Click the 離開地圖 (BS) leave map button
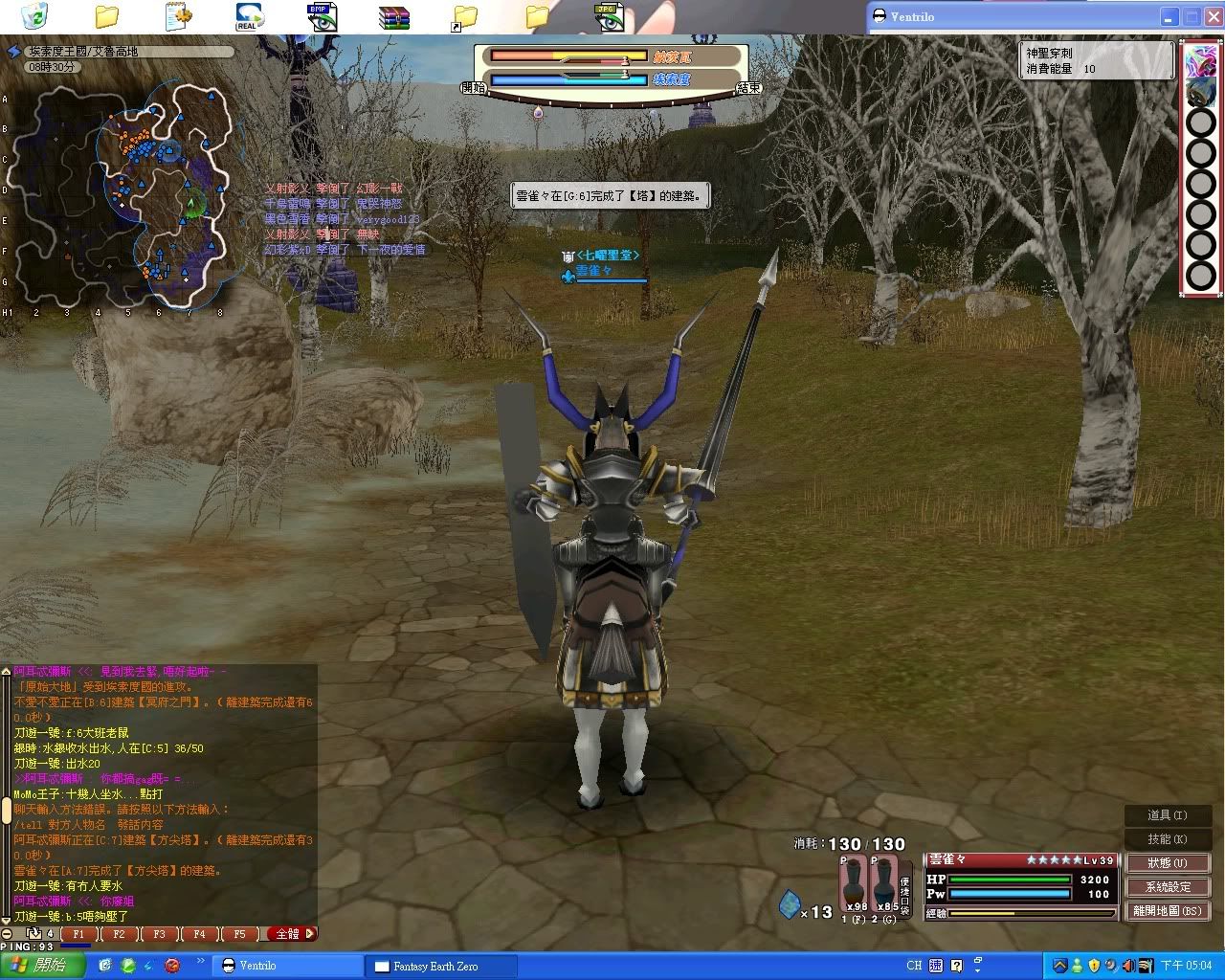The width and height of the screenshot is (1225, 980). (x=1168, y=911)
